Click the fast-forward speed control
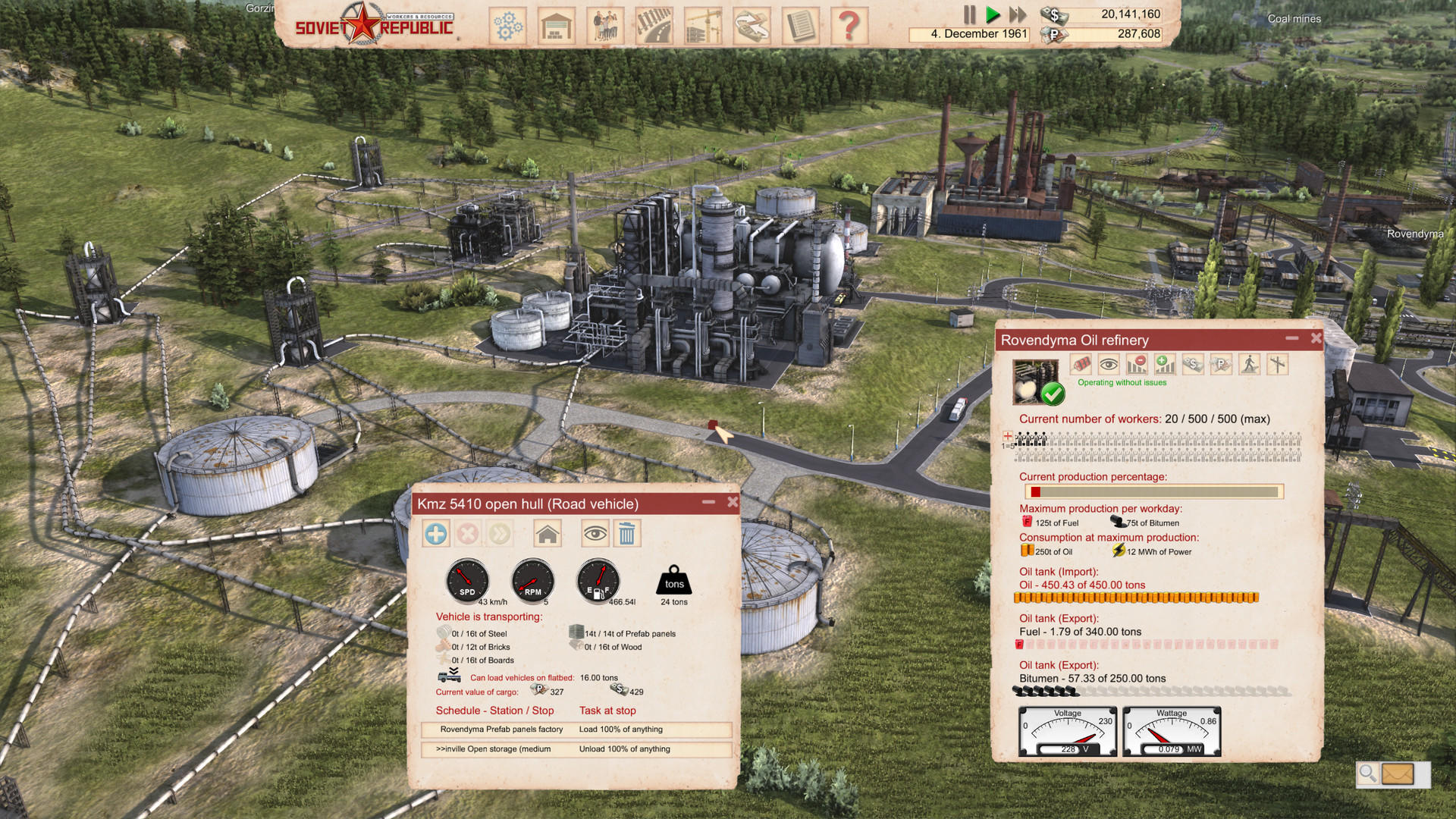1456x819 pixels. click(1018, 14)
